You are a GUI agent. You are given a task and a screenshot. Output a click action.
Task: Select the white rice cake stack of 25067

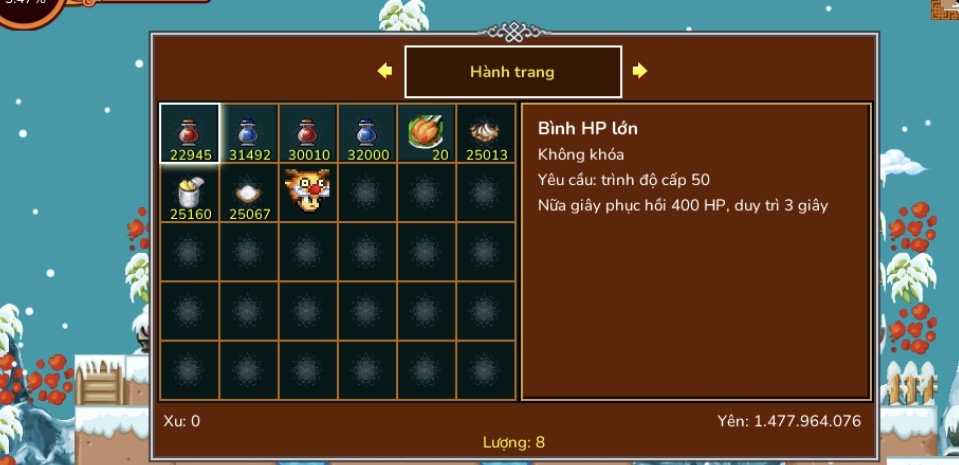248,192
